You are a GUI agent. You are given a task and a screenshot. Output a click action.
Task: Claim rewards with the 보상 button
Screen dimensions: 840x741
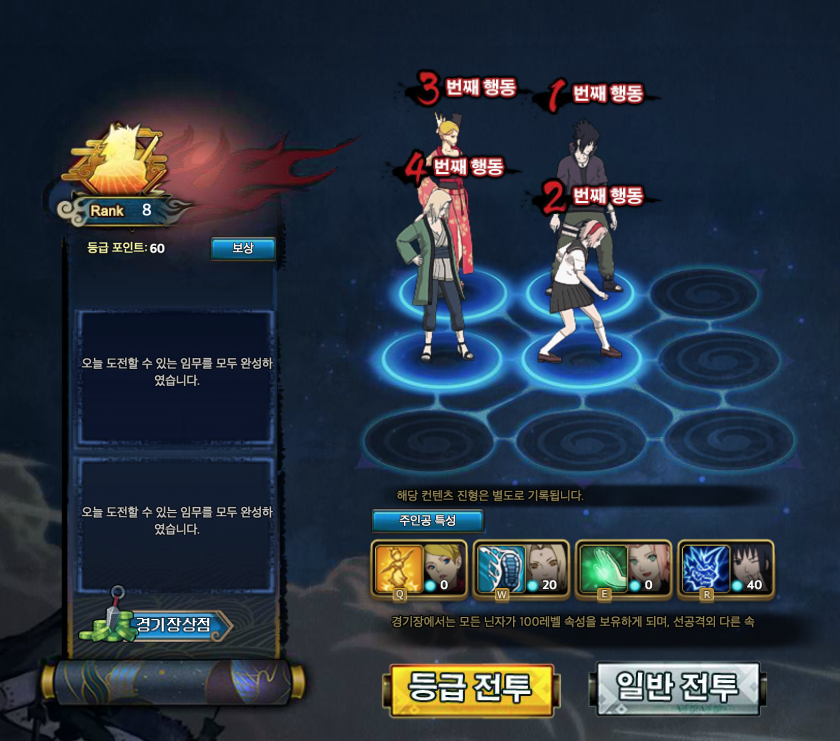point(243,248)
